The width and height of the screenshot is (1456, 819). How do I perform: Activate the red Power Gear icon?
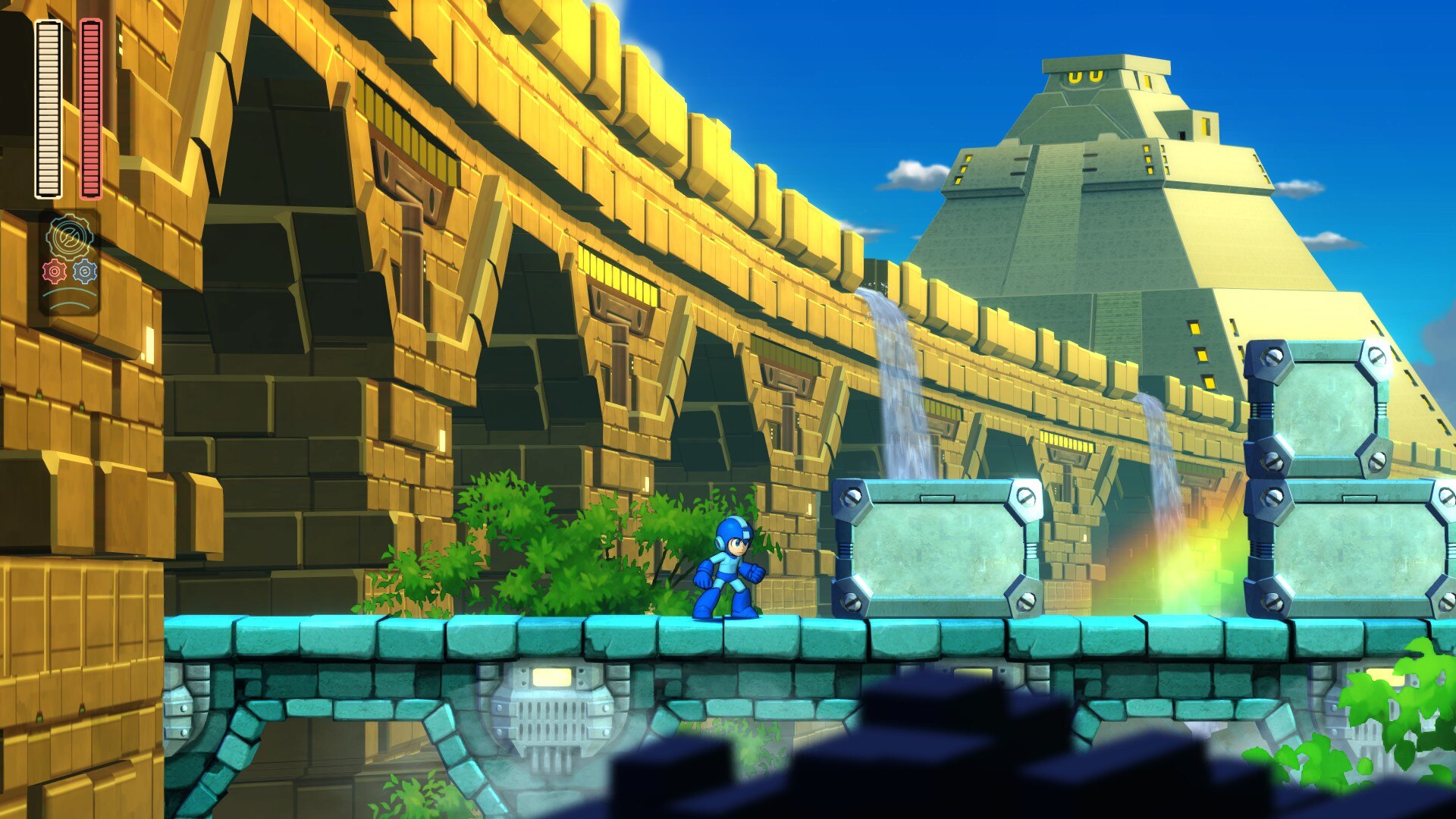(55, 271)
